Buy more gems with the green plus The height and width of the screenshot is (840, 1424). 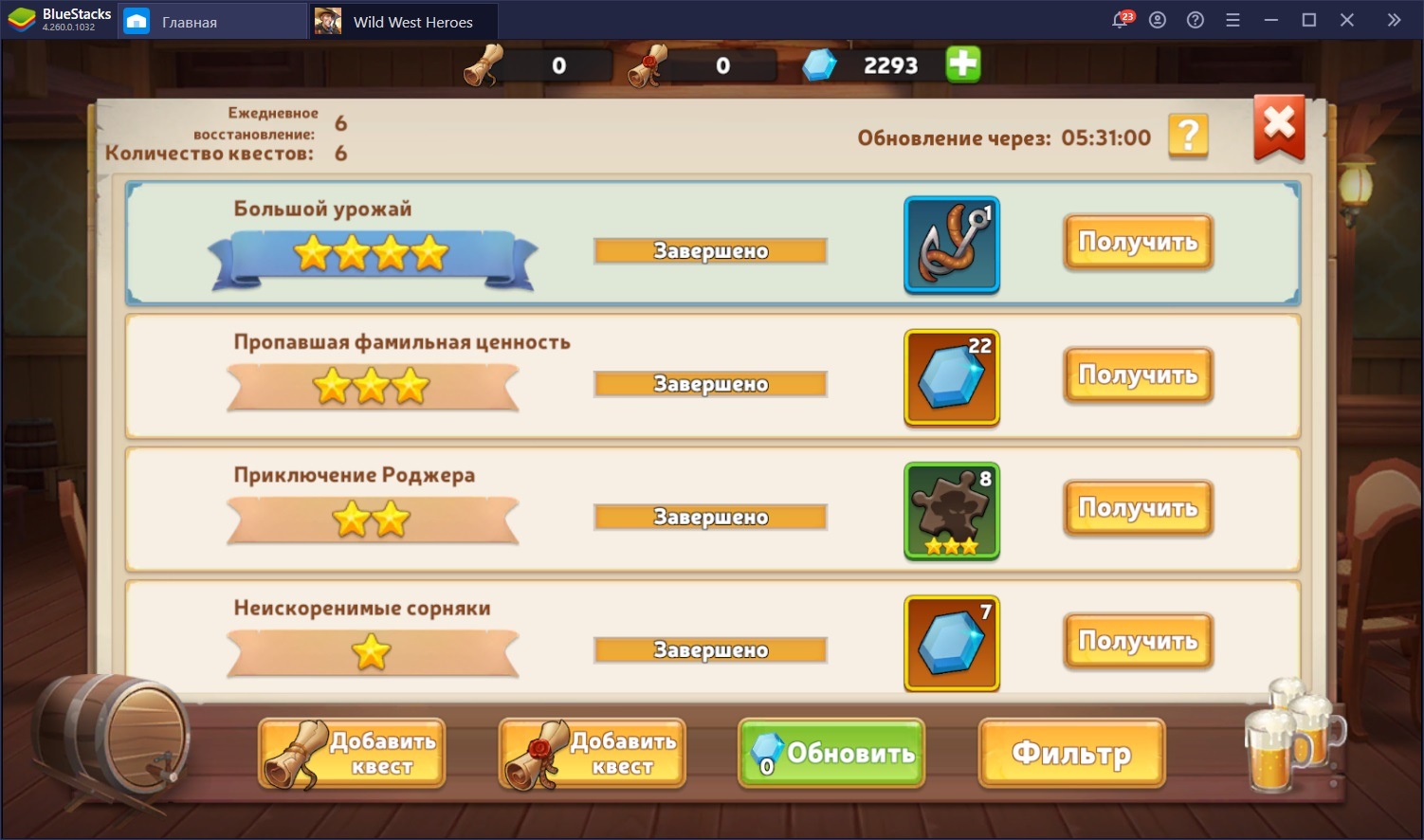963,64
